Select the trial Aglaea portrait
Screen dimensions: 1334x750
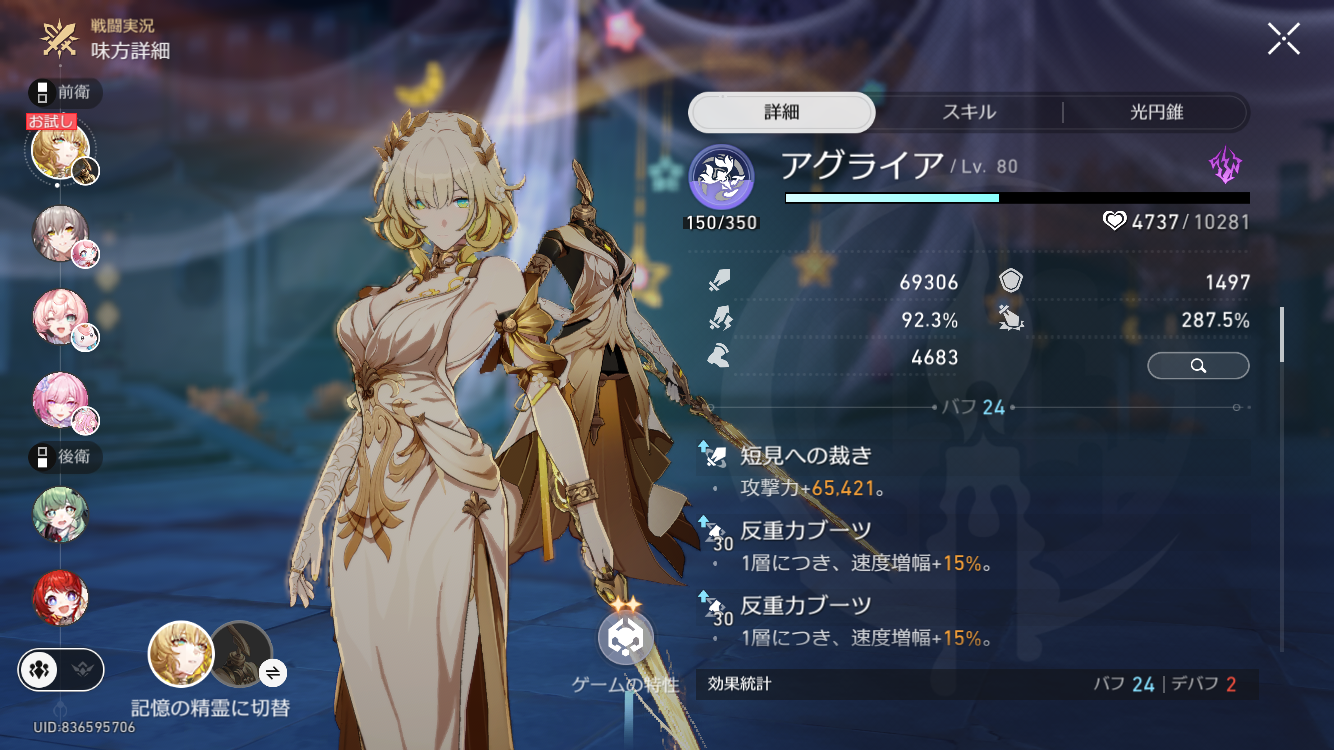[60, 152]
